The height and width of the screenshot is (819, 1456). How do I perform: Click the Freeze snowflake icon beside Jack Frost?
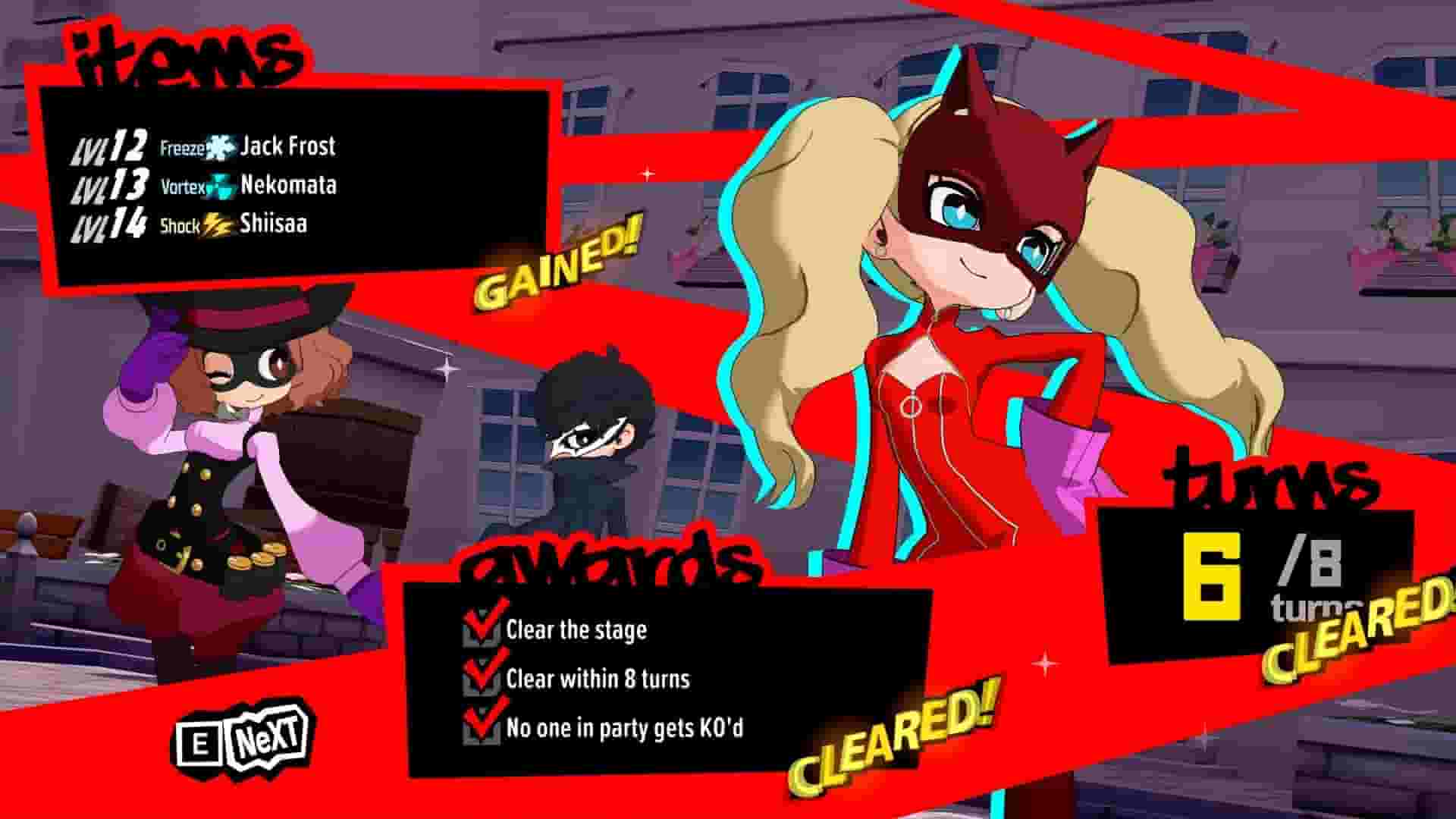220,146
